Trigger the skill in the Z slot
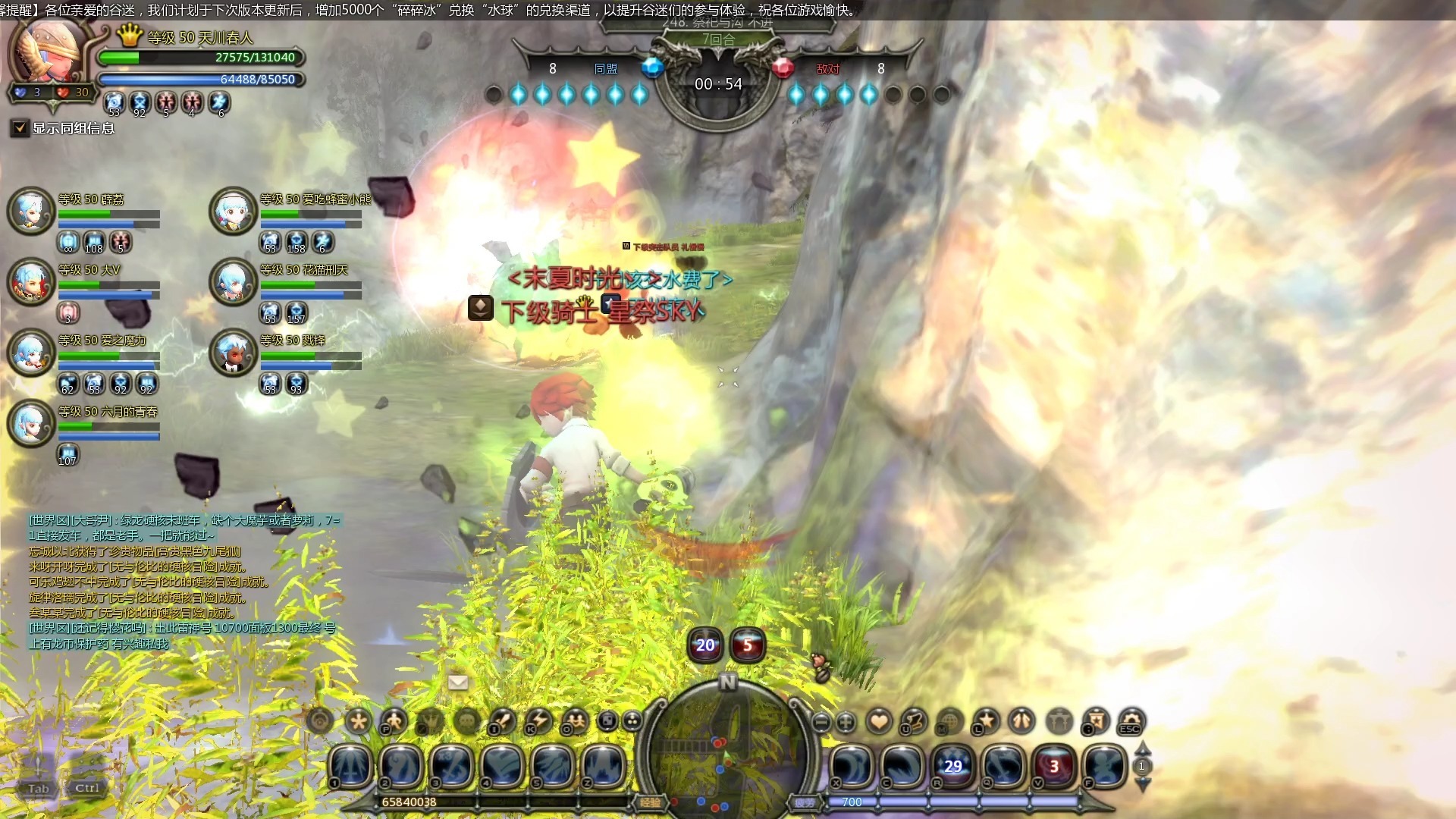 (604, 766)
